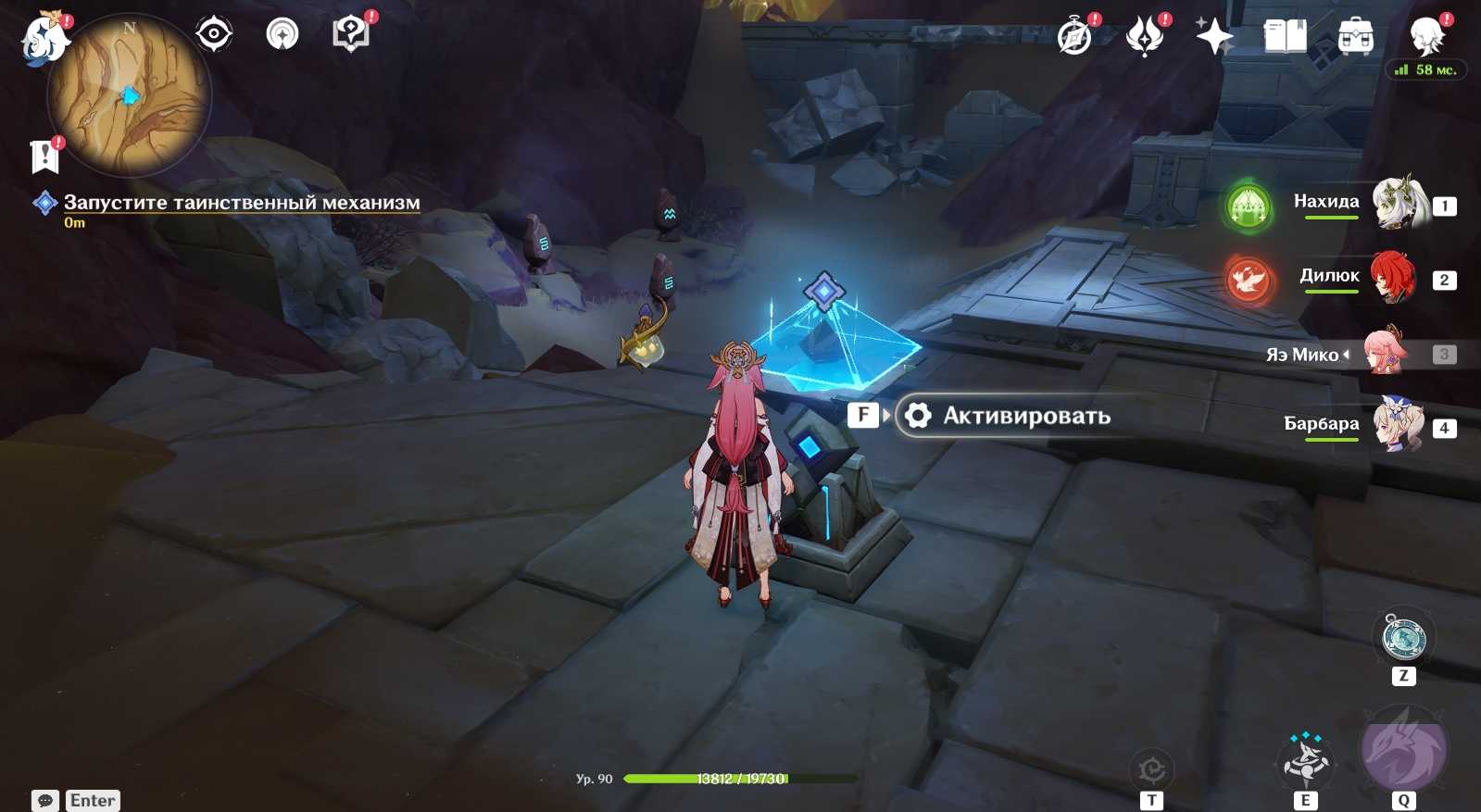Open the Battle Pass icon
Screen dimensions: 1481x812
(1145, 37)
